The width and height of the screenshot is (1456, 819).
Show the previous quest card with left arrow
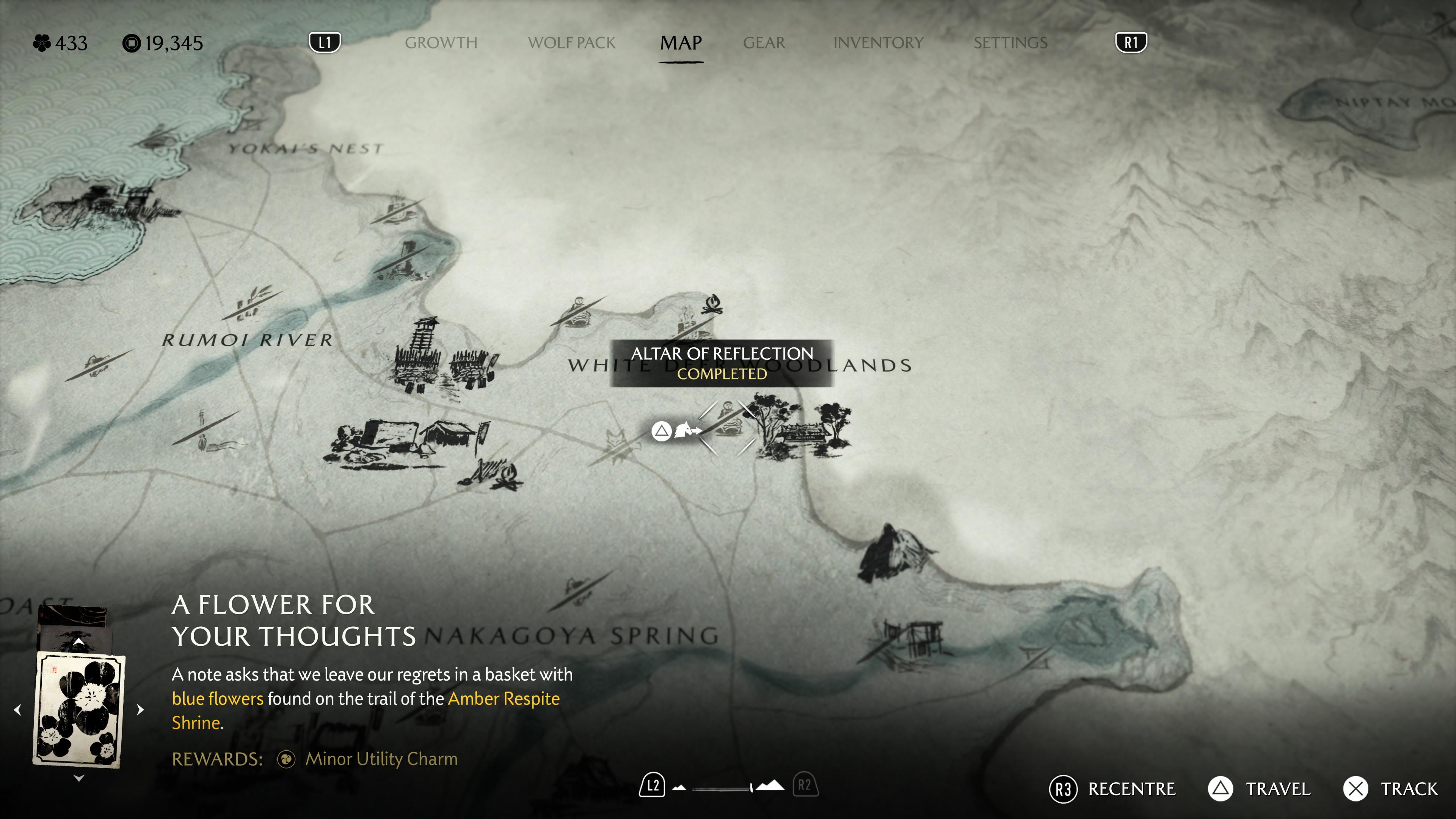coord(17,709)
